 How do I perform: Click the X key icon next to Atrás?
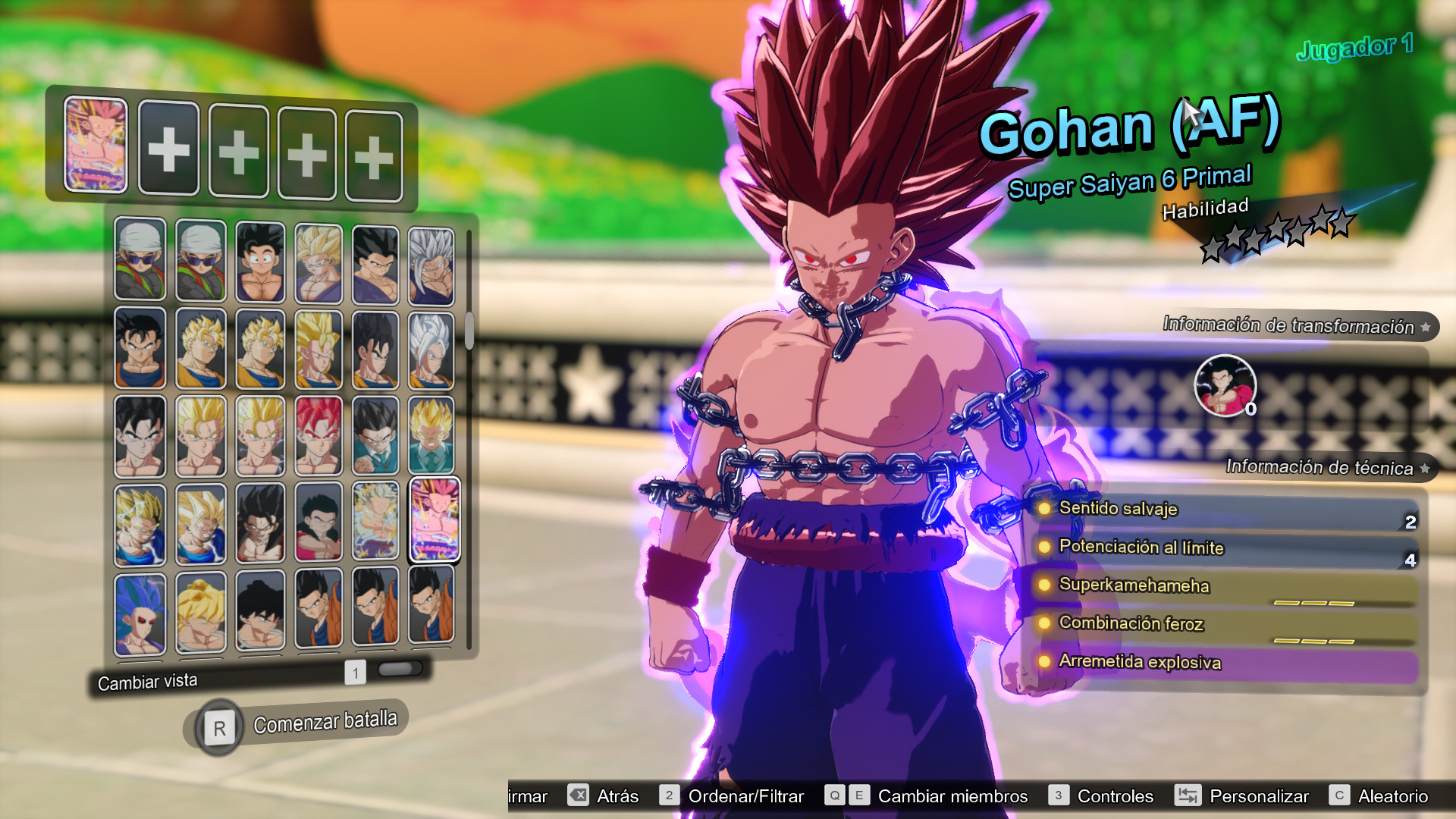(578, 796)
